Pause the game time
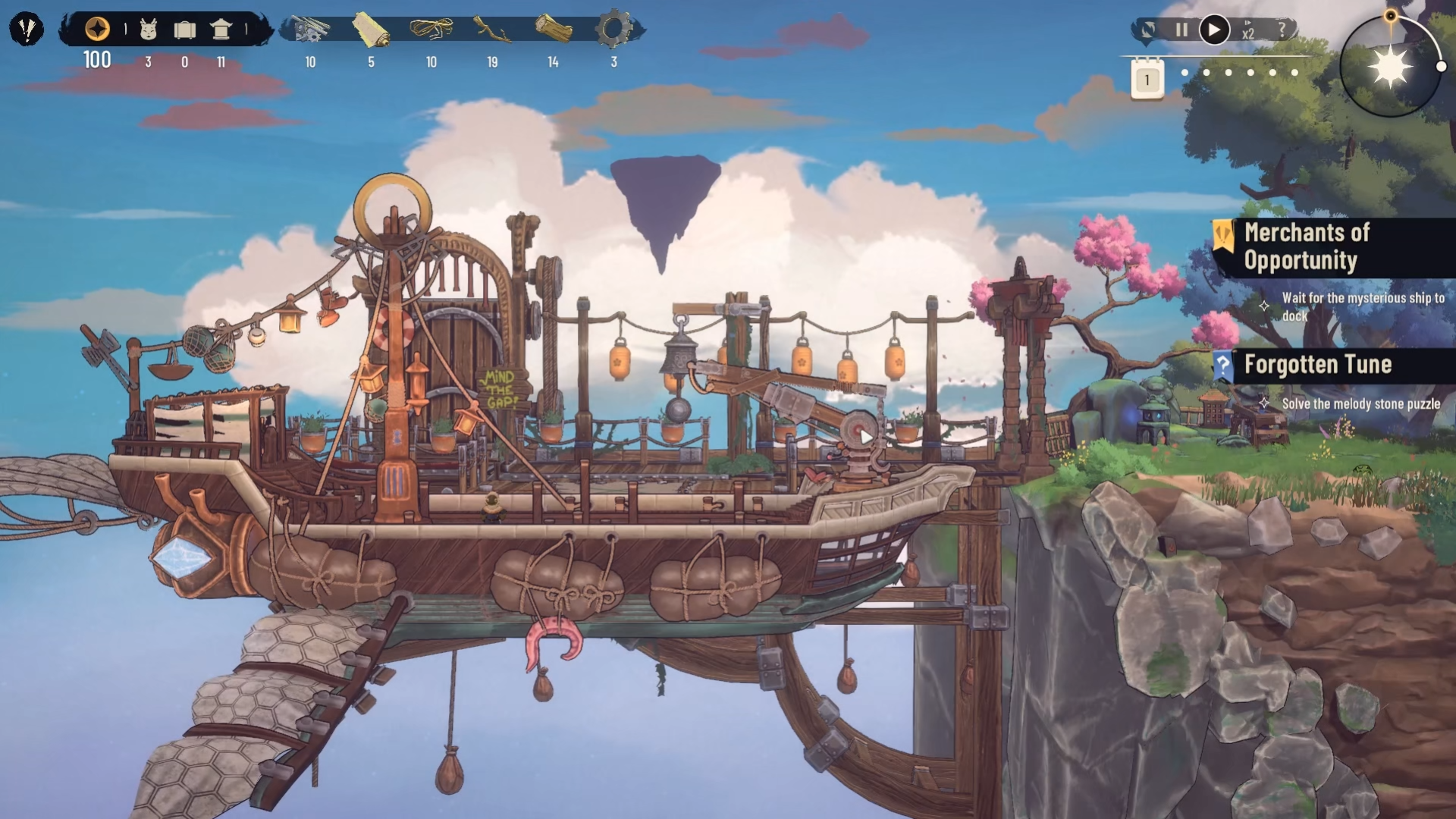Screen dimensions: 1456x819 point(1181,30)
